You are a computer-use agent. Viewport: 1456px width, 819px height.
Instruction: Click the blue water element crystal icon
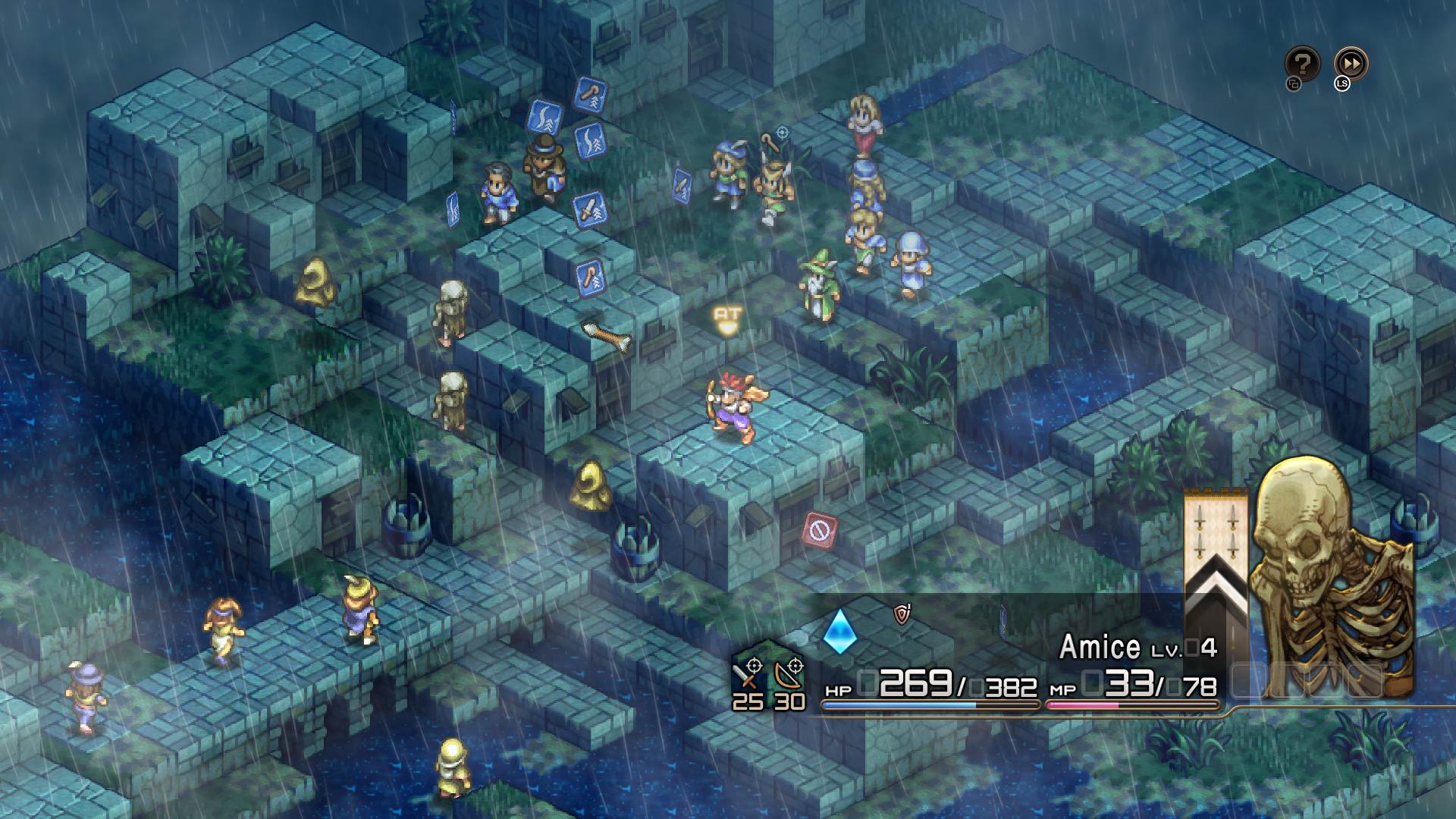coord(839,631)
